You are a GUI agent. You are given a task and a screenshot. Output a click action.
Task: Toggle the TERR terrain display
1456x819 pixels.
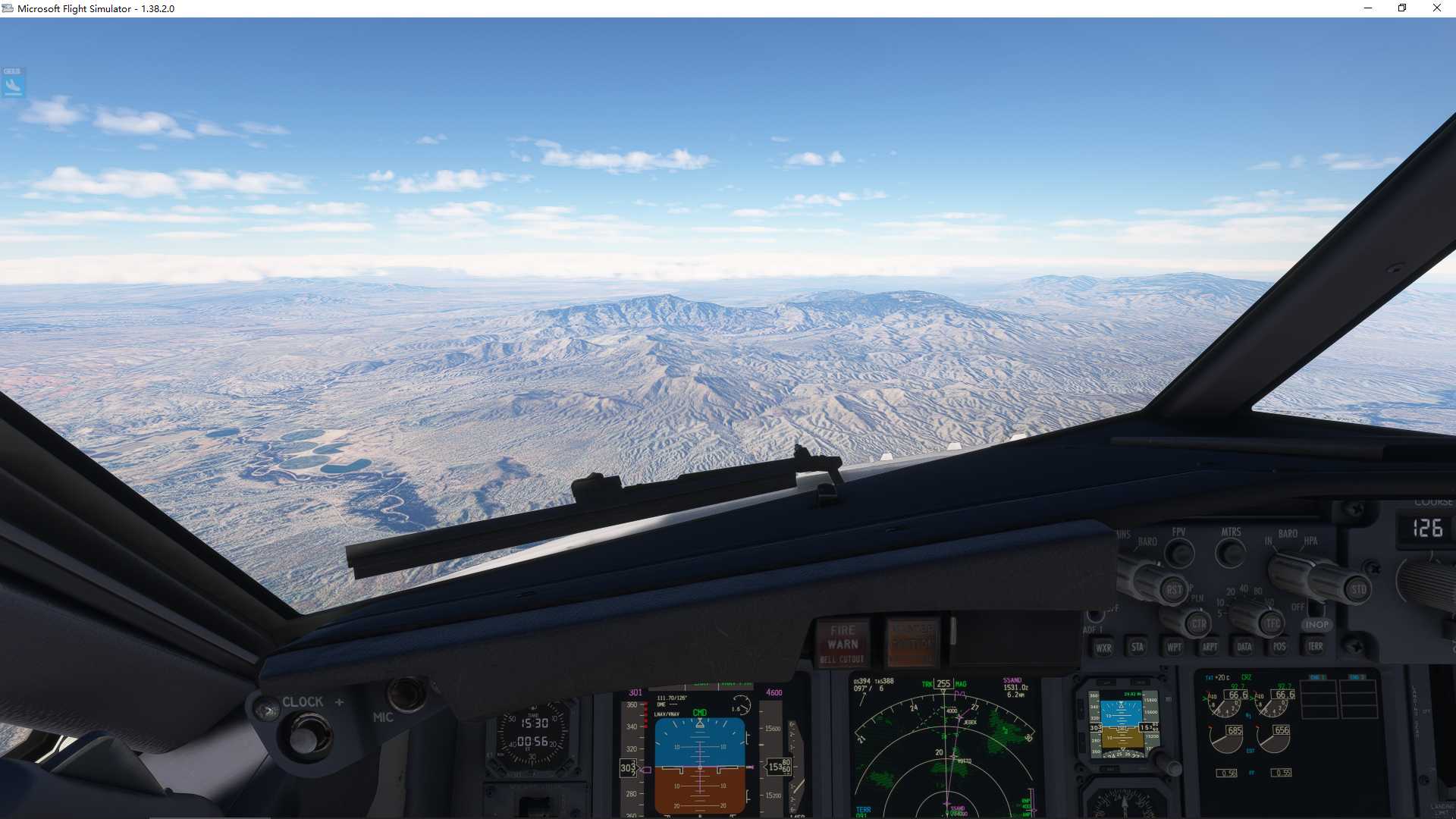(1315, 647)
